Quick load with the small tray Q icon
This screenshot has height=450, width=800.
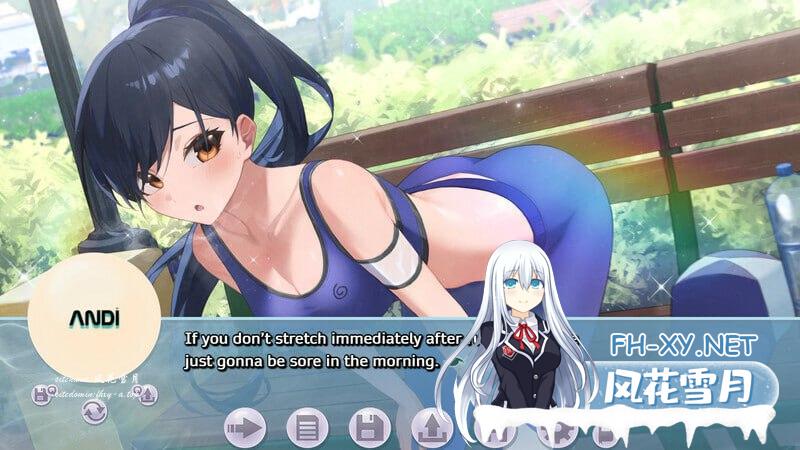(148, 396)
